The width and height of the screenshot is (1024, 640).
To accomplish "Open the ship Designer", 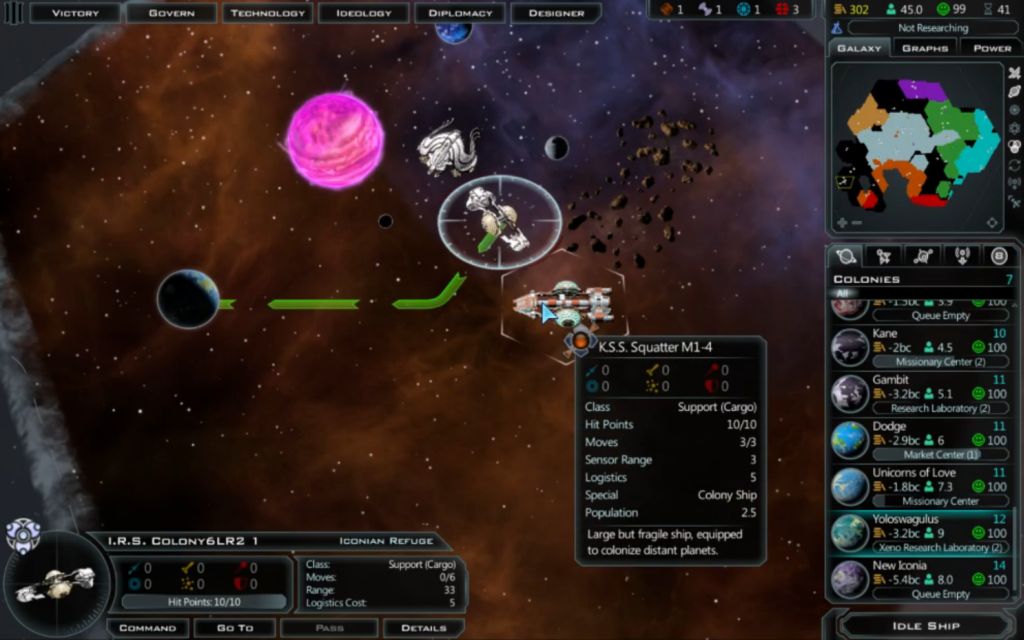I will [x=556, y=13].
